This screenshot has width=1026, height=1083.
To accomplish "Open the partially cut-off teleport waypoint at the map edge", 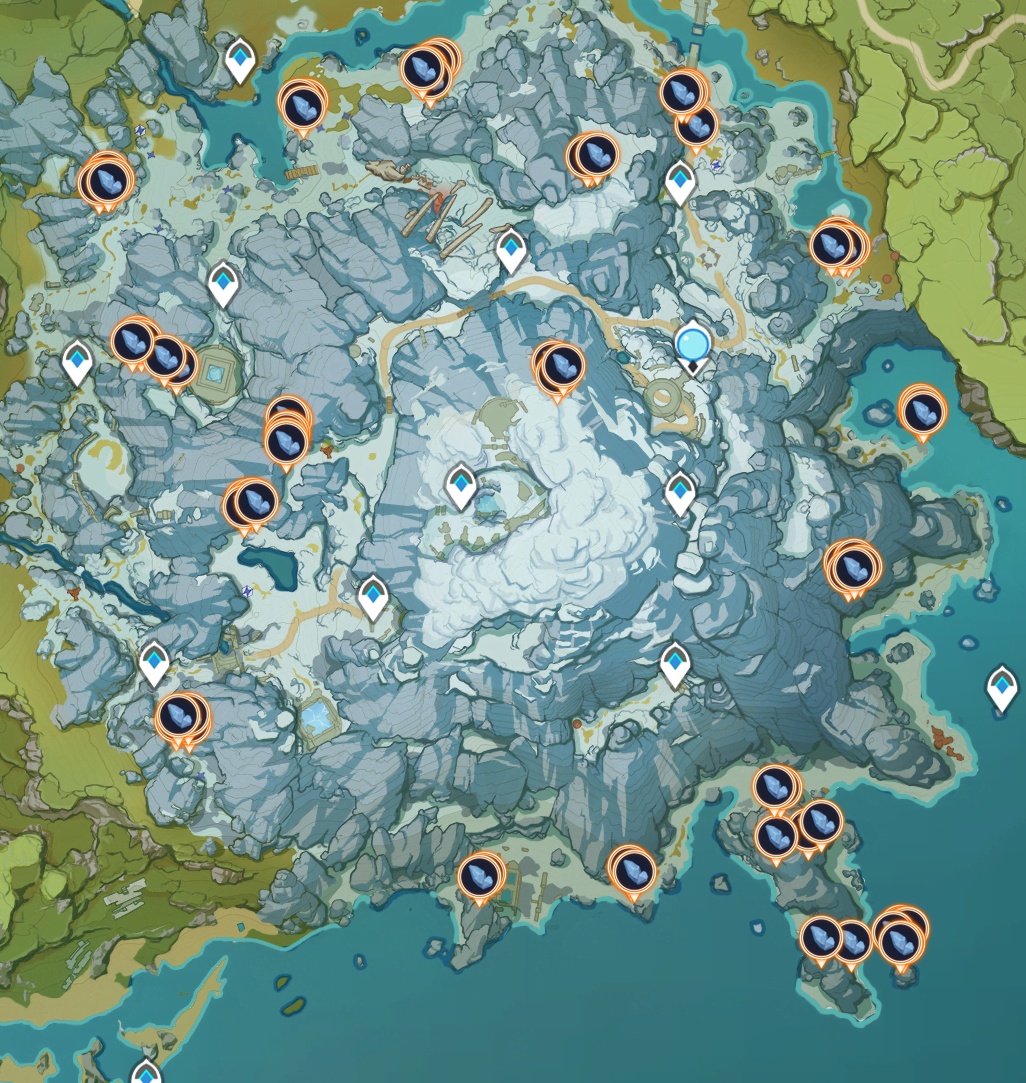I will (x=146, y=1071).
